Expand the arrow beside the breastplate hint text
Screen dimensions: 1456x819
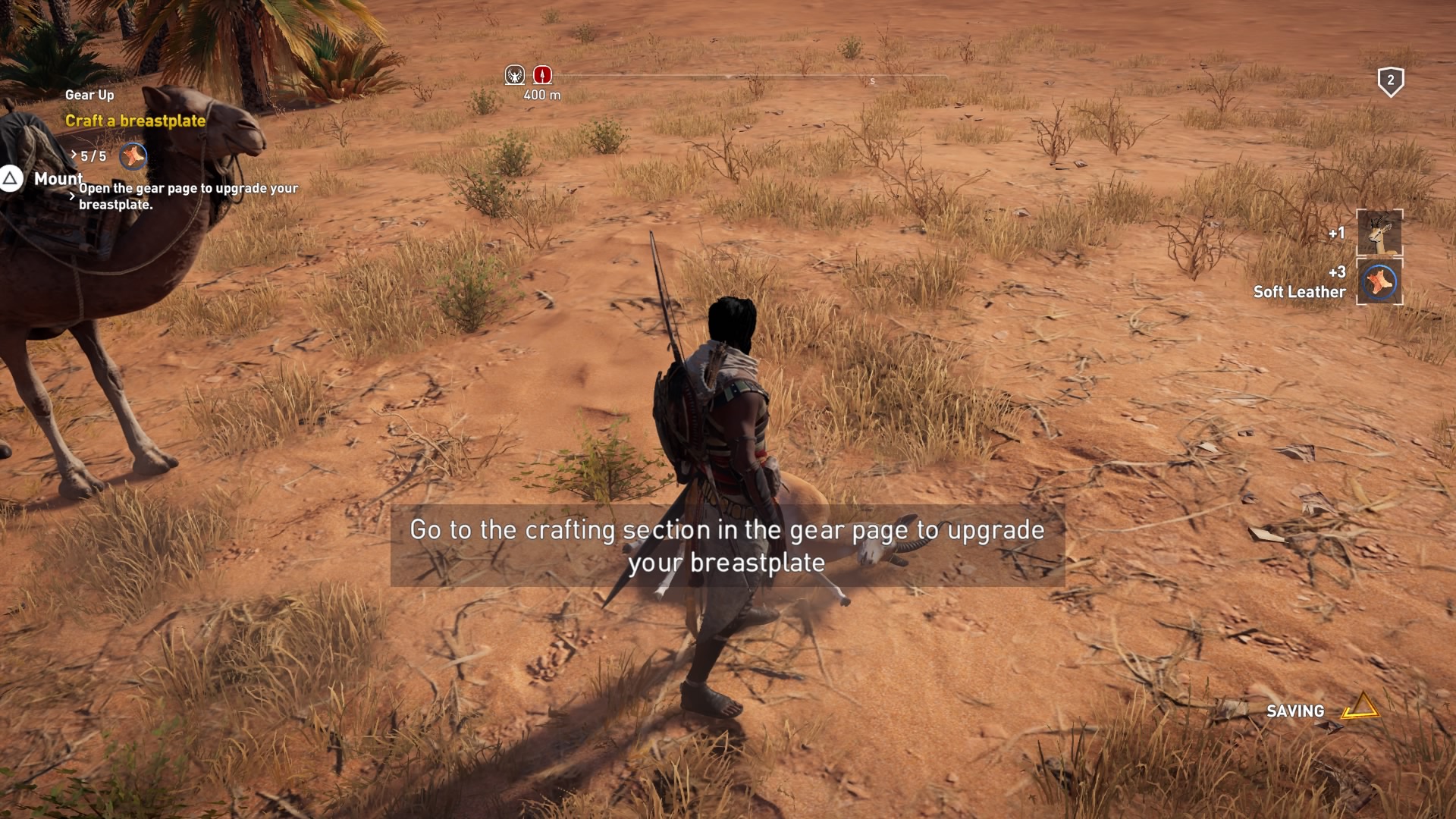tap(73, 196)
